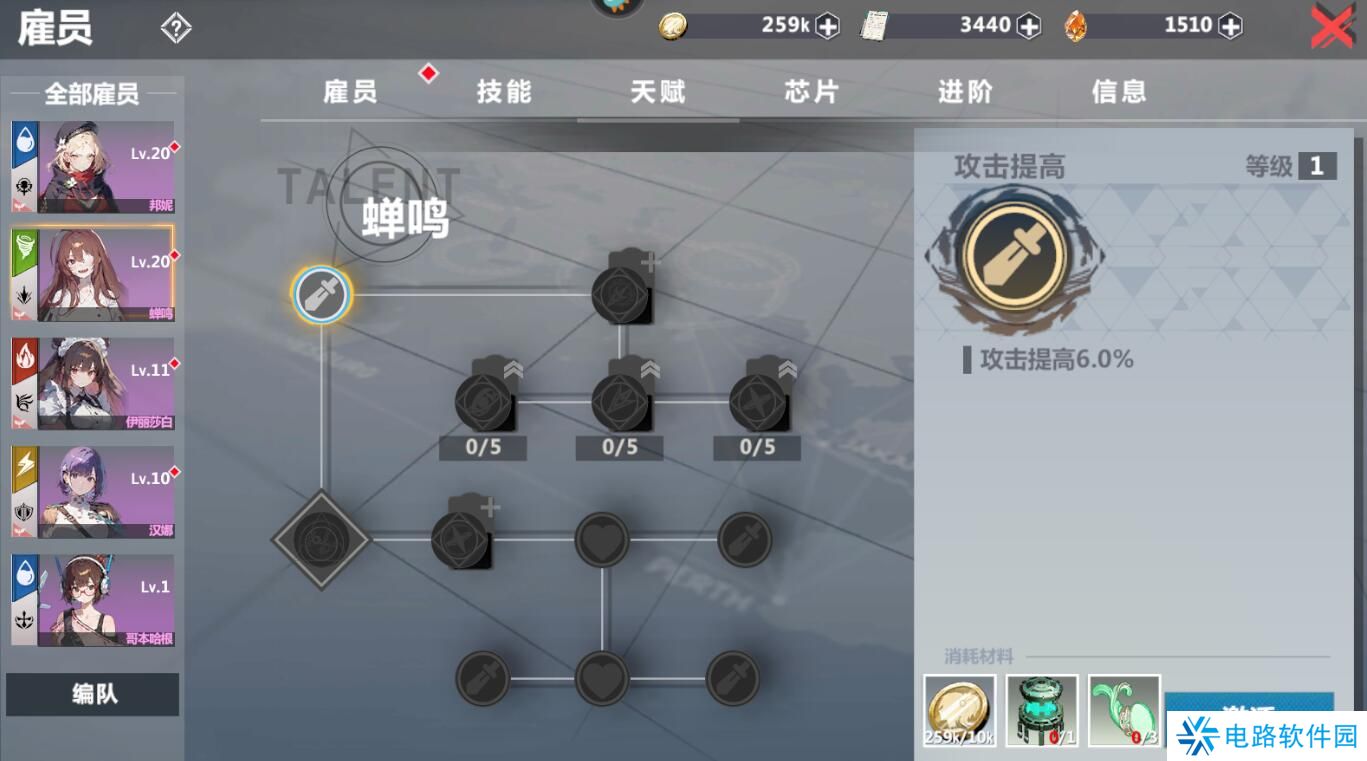Click the heart-shaped talent node
Screen dimensions: 1367x761
coord(602,538)
